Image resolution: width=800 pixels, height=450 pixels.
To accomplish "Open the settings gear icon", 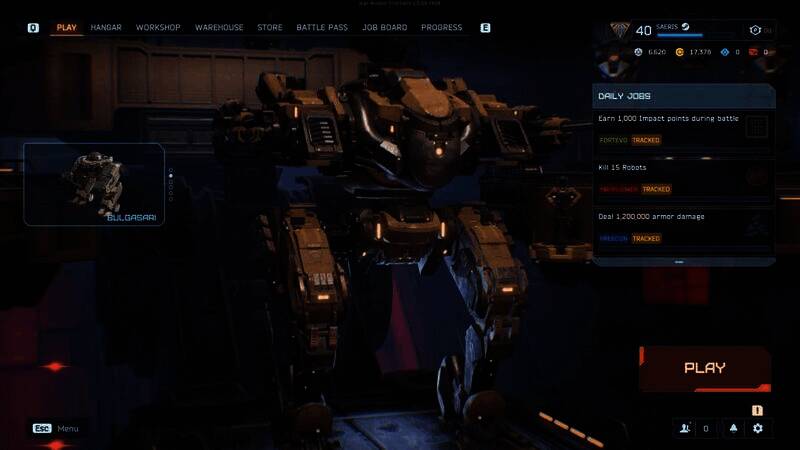I will 758,428.
